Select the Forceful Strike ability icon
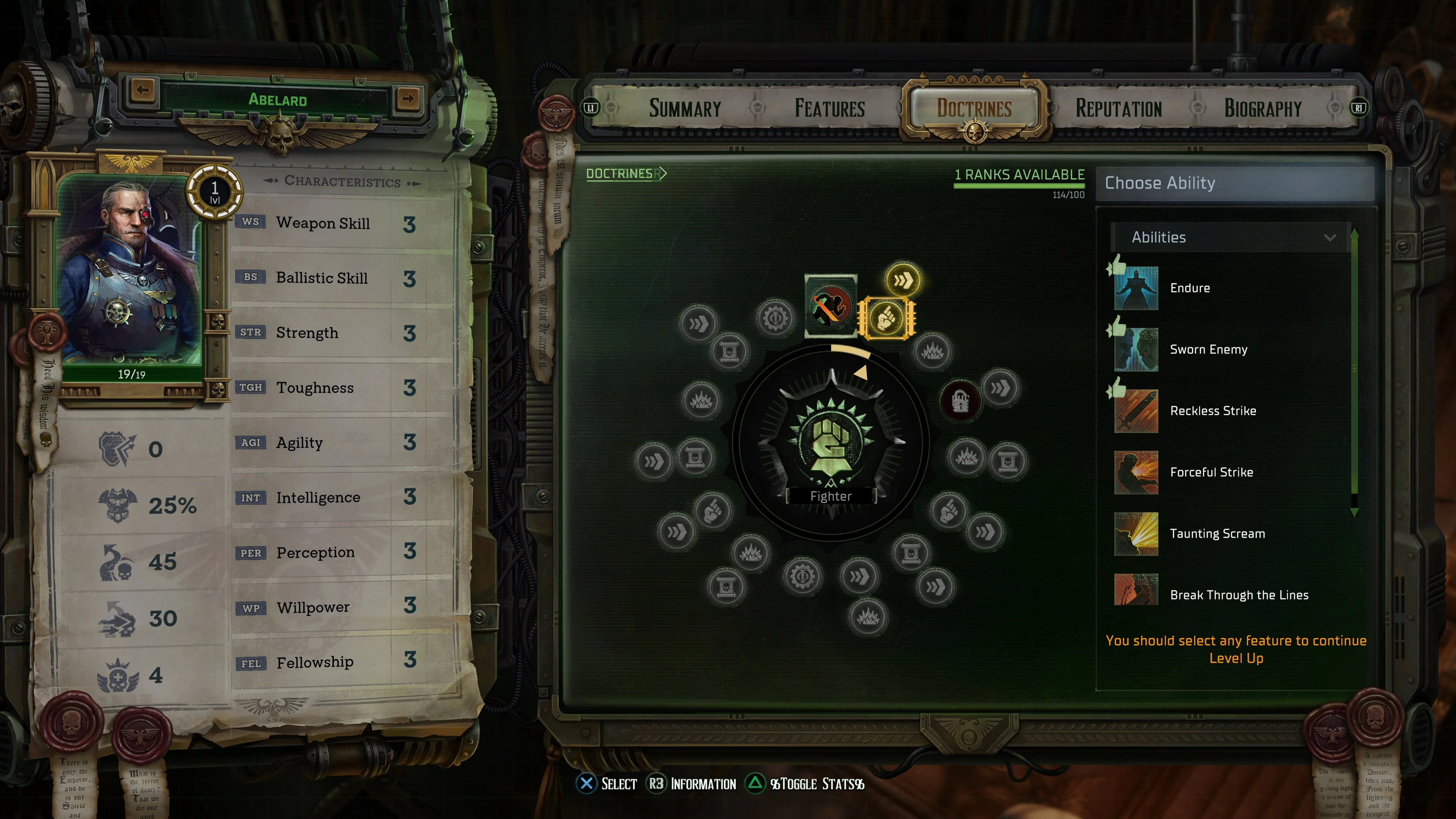This screenshot has height=819, width=1456. click(x=1136, y=472)
